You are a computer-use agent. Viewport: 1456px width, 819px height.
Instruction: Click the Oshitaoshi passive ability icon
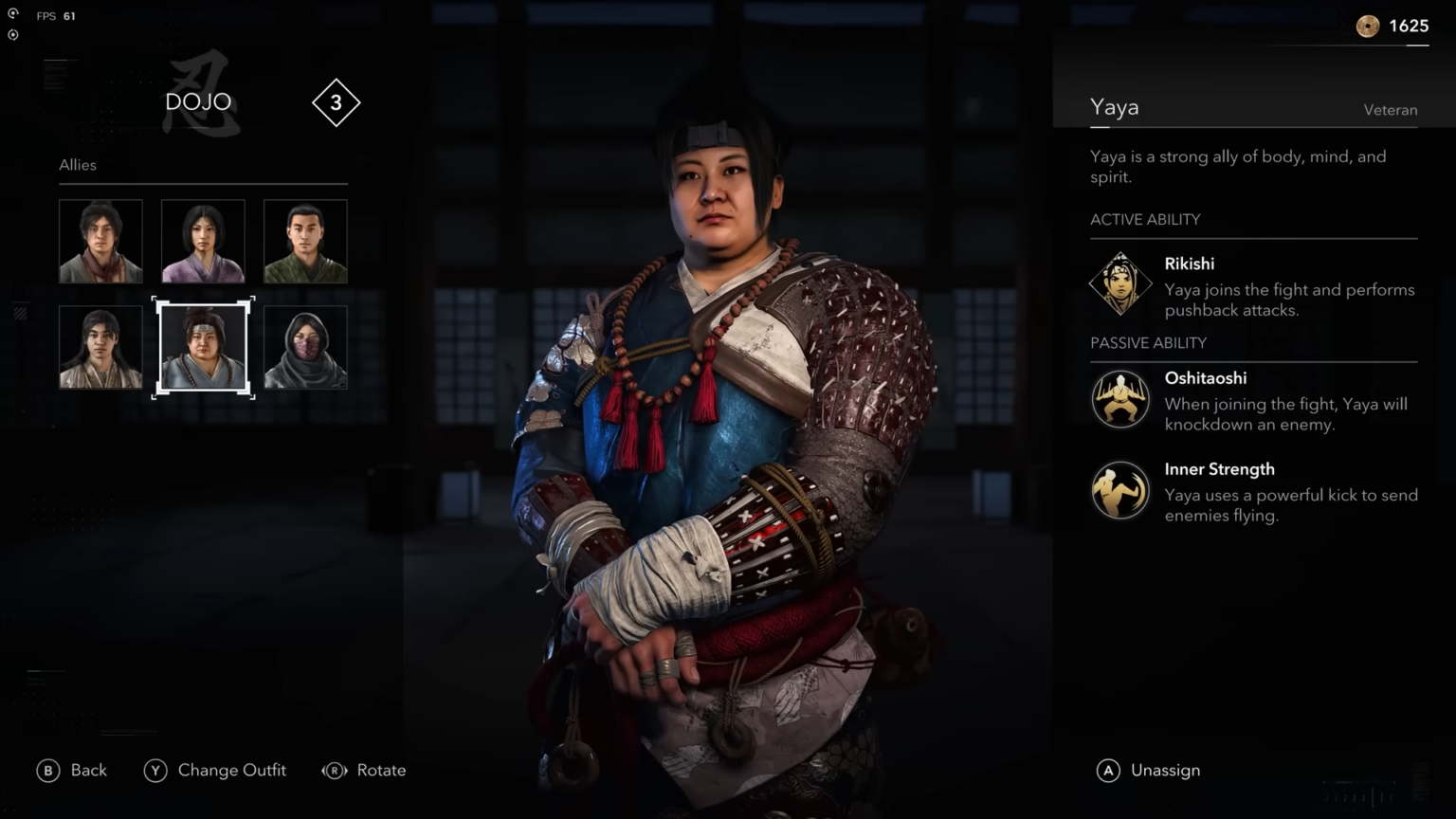tap(1120, 399)
